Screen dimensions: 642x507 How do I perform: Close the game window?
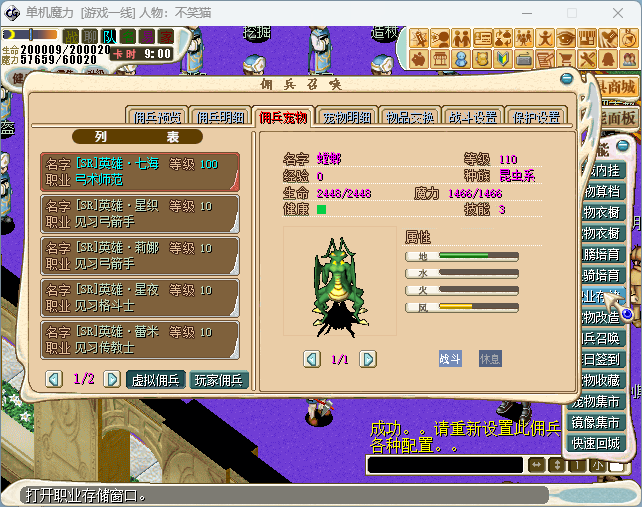[618, 13]
